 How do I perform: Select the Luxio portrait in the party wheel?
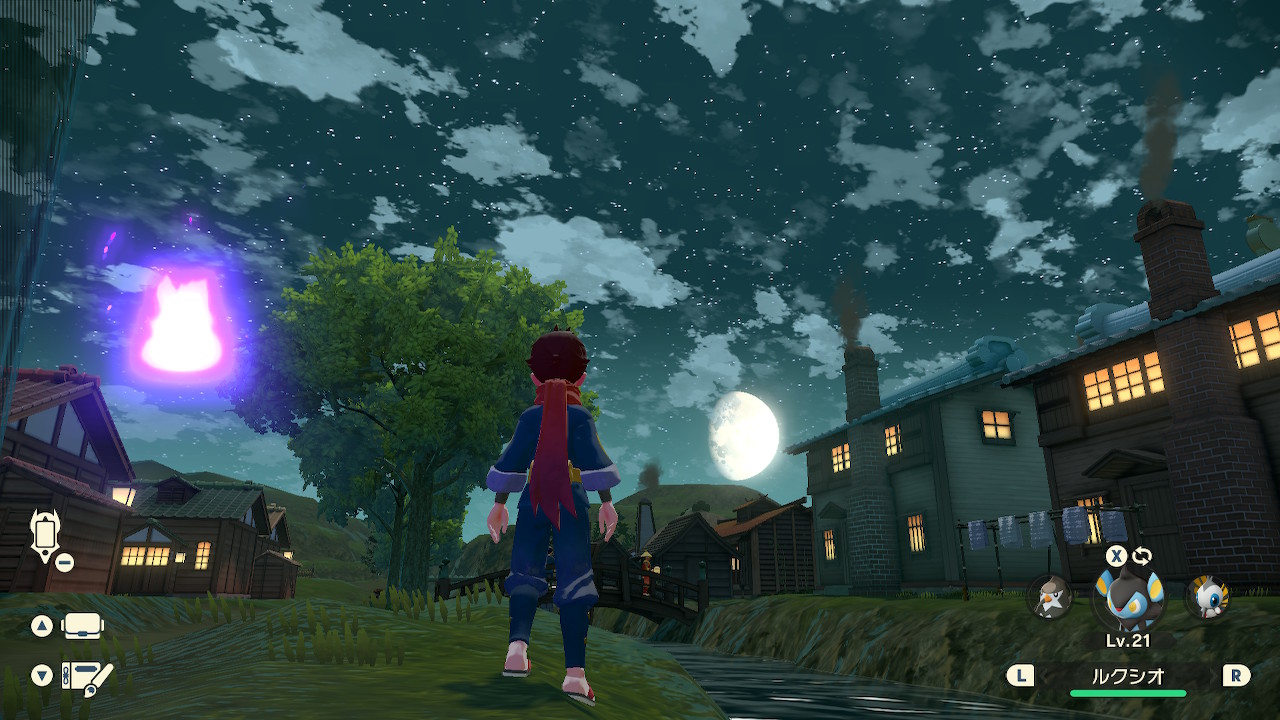click(1130, 598)
